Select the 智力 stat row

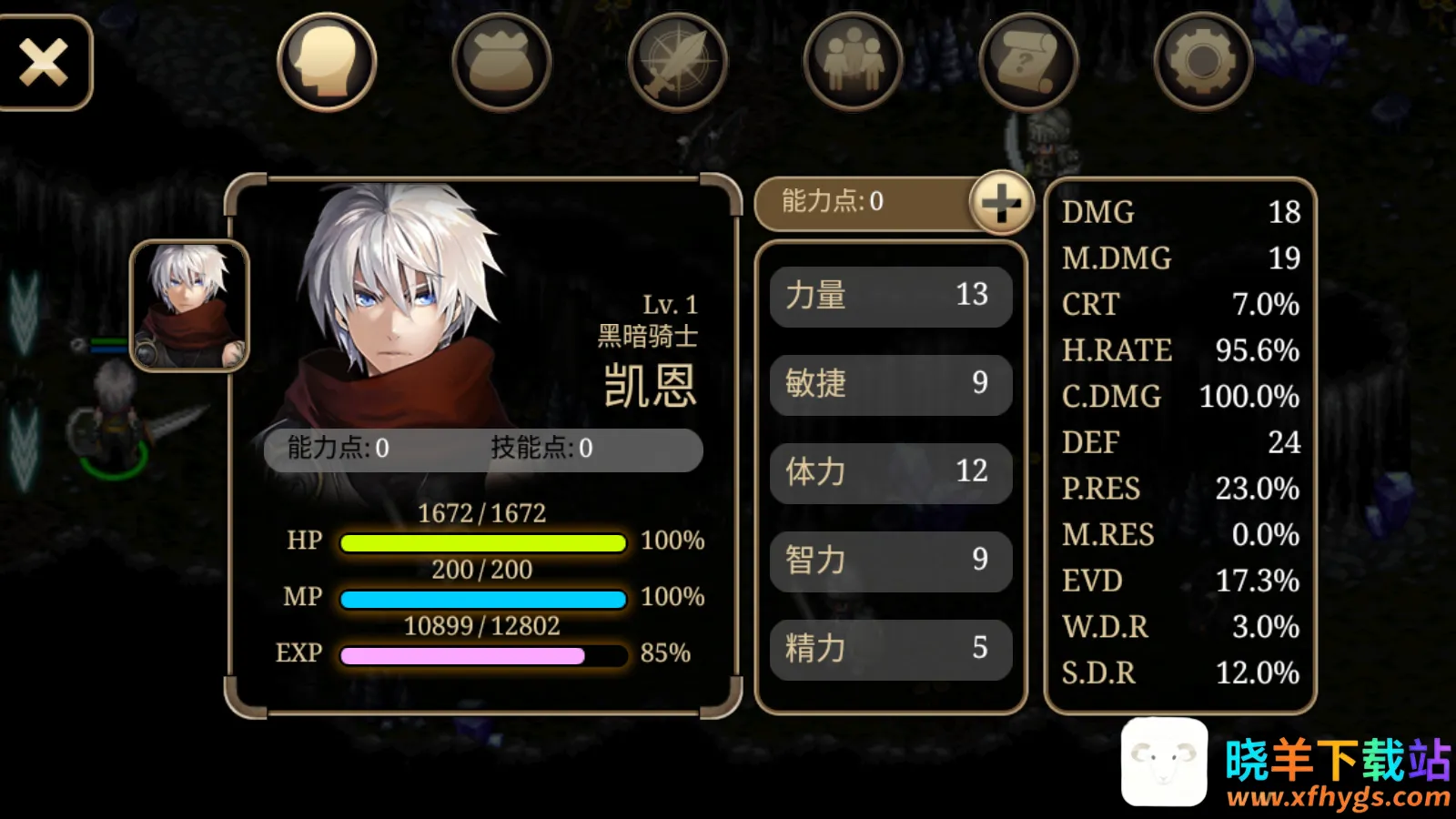point(890,561)
